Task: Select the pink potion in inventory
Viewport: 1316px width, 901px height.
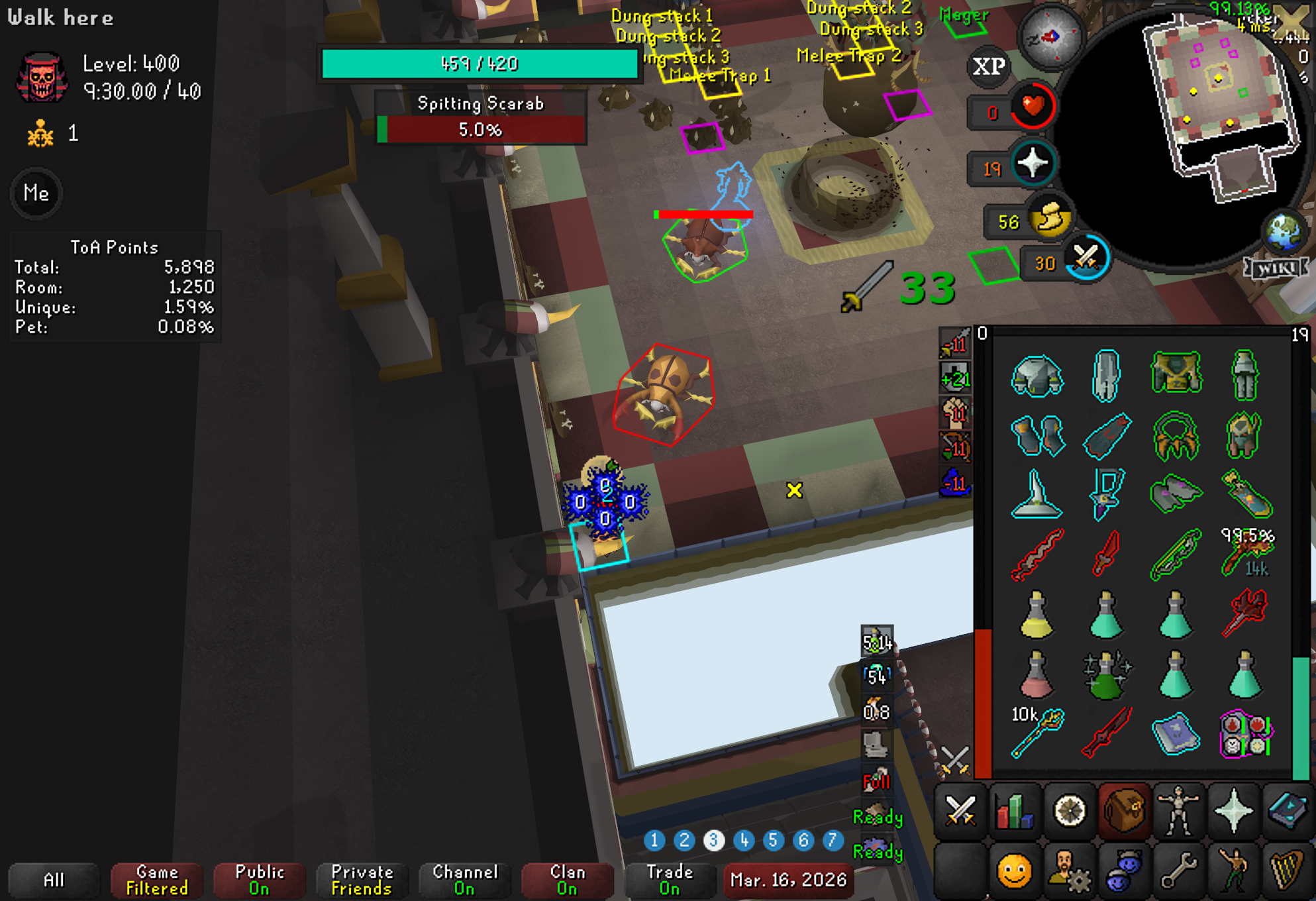Action: pyautogui.click(x=1037, y=675)
